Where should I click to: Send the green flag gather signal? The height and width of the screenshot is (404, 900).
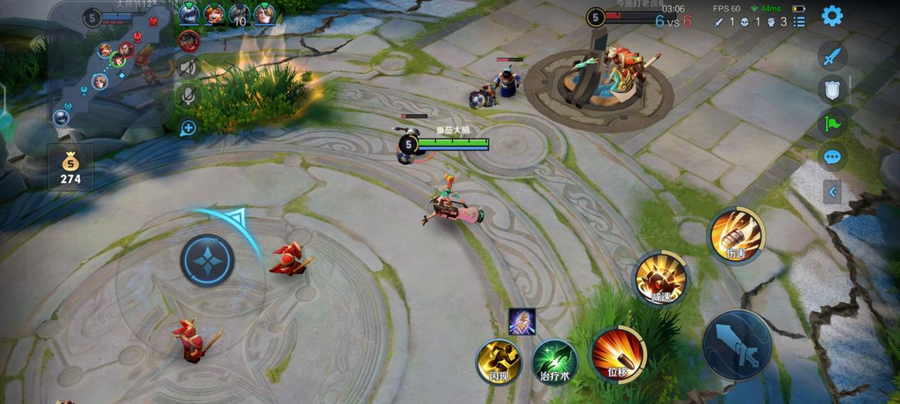pos(832,124)
